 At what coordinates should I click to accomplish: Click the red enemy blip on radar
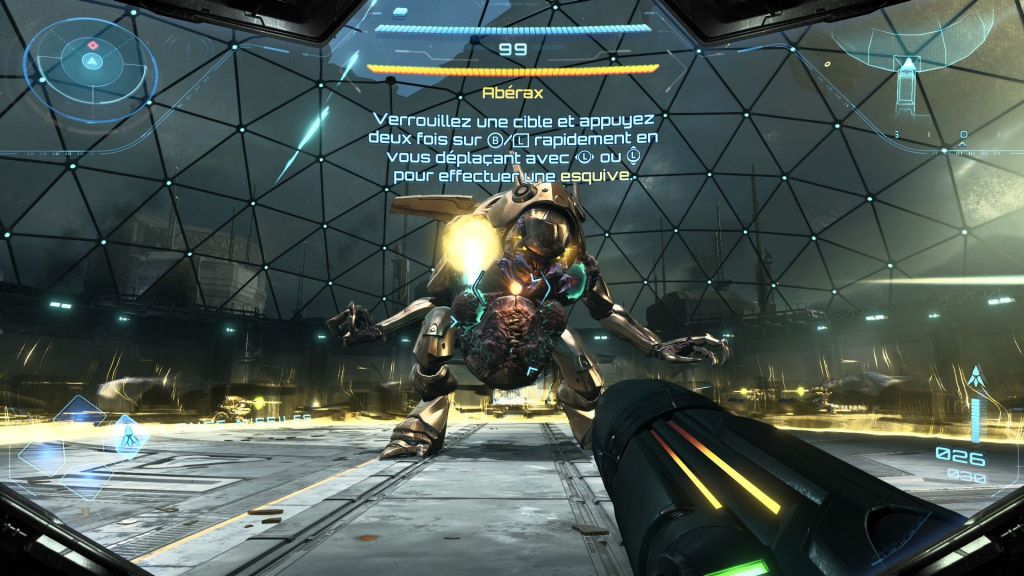pos(93,45)
